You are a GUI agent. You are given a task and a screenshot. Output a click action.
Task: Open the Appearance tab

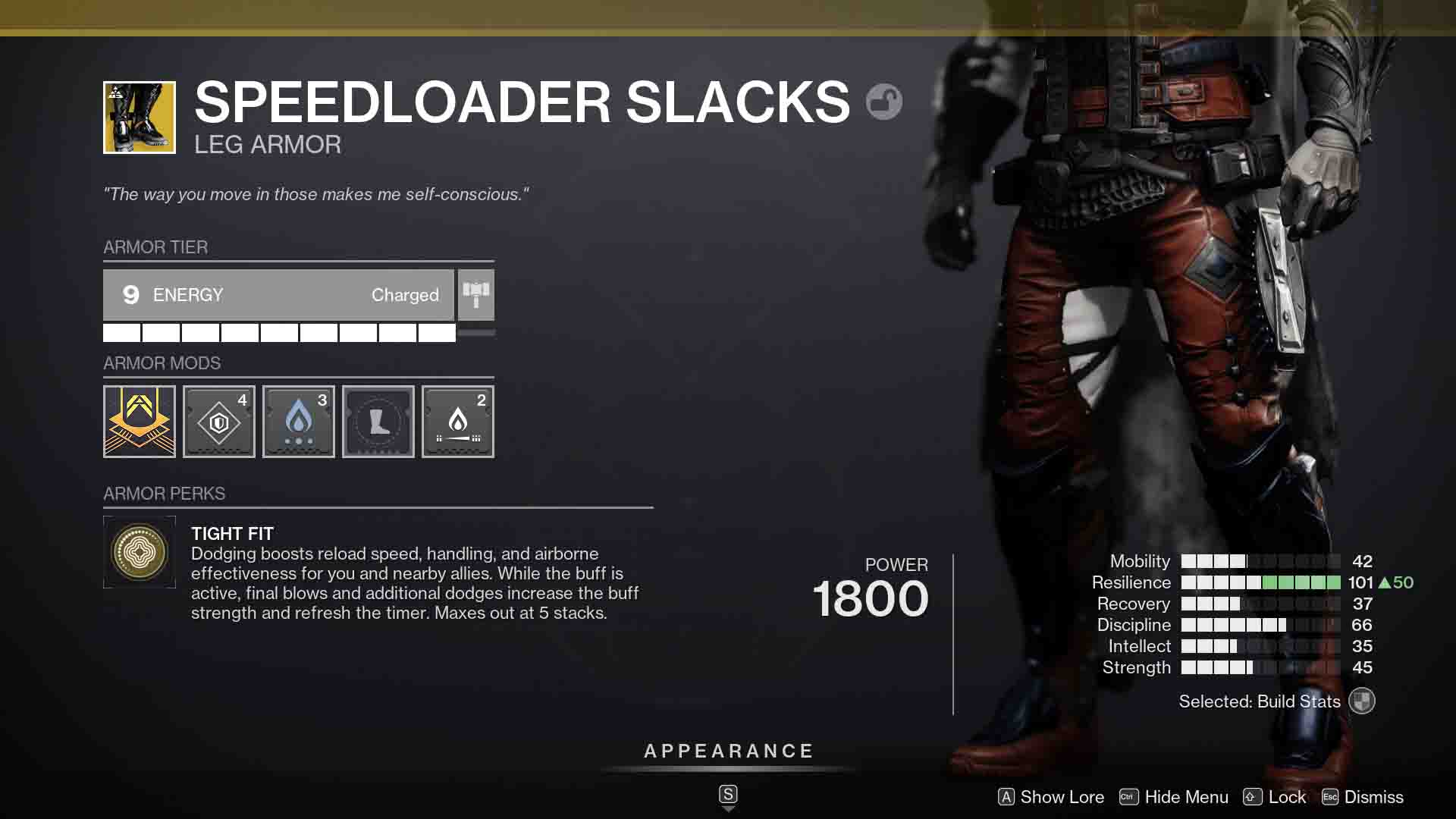728,752
